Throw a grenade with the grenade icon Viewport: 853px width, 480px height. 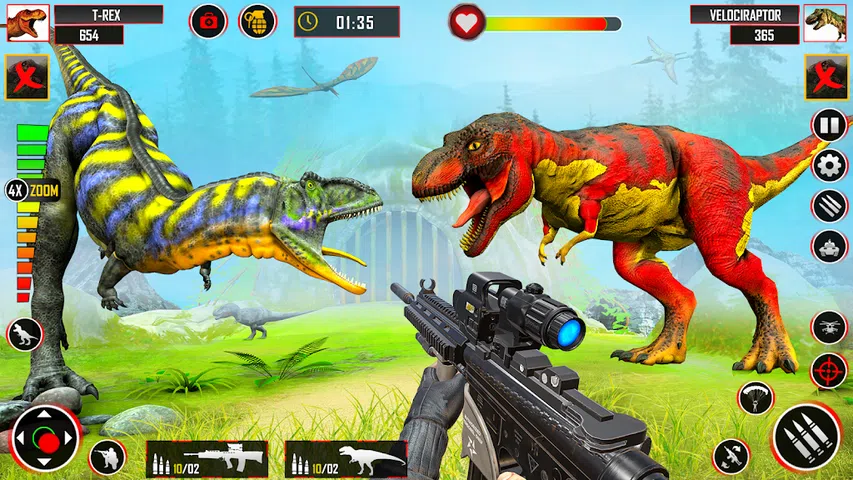pyautogui.click(x=257, y=21)
